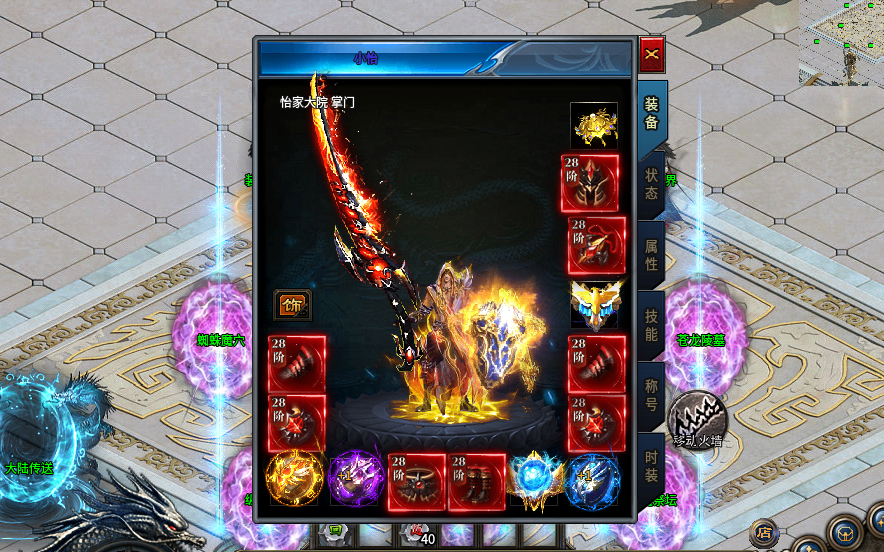Viewport: 884px width, 552px height.
Task: Inspect the 28阶 belt equipment slot
Action: tap(417, 481)
